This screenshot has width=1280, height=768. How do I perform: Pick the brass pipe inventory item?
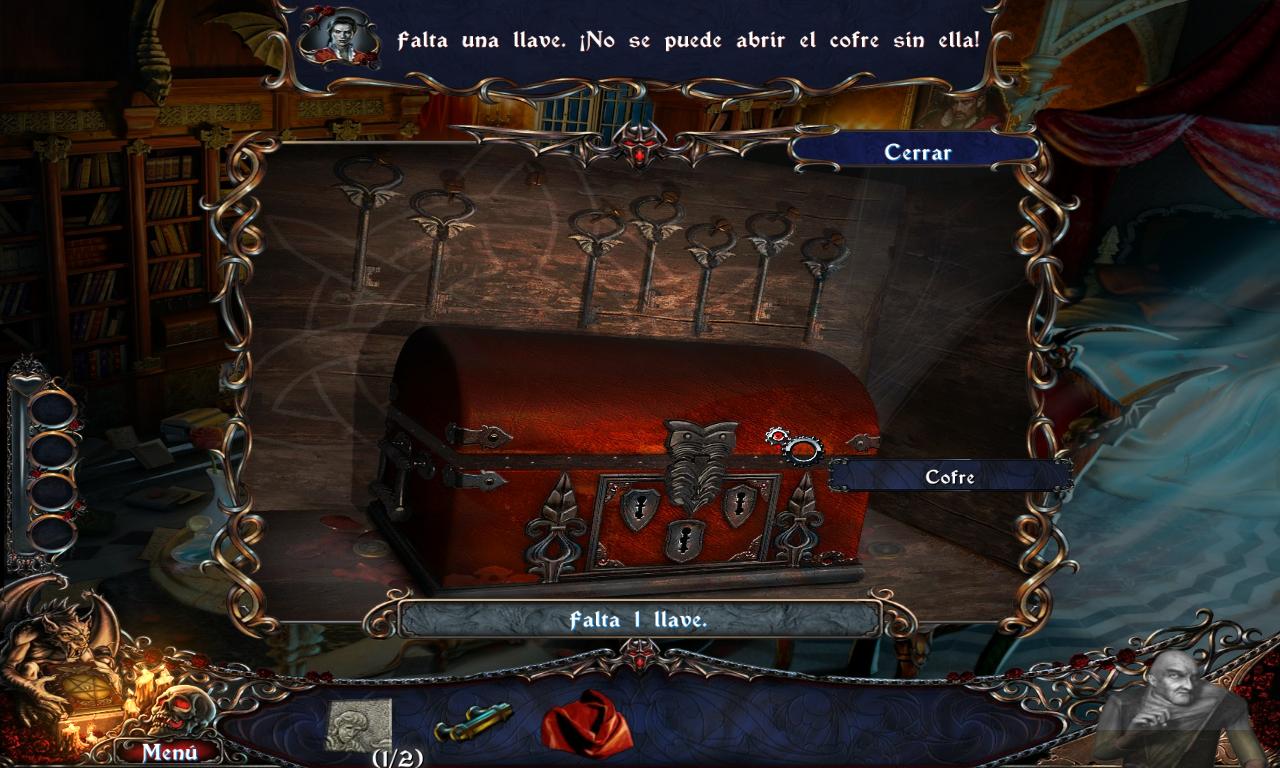coord(473,722)
